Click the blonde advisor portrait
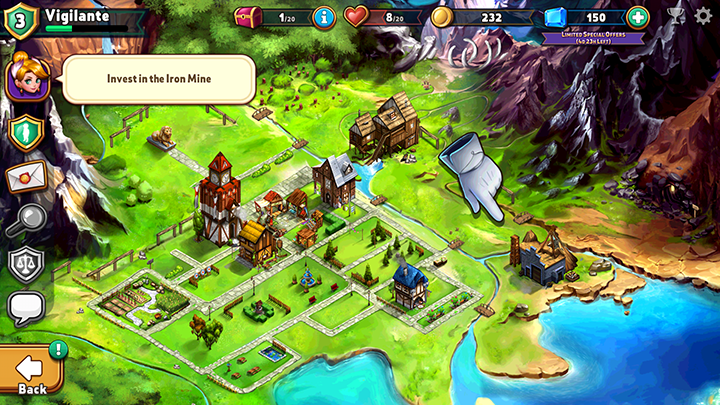The width and height of the screenshot is (720, 405). pos(27,77)
